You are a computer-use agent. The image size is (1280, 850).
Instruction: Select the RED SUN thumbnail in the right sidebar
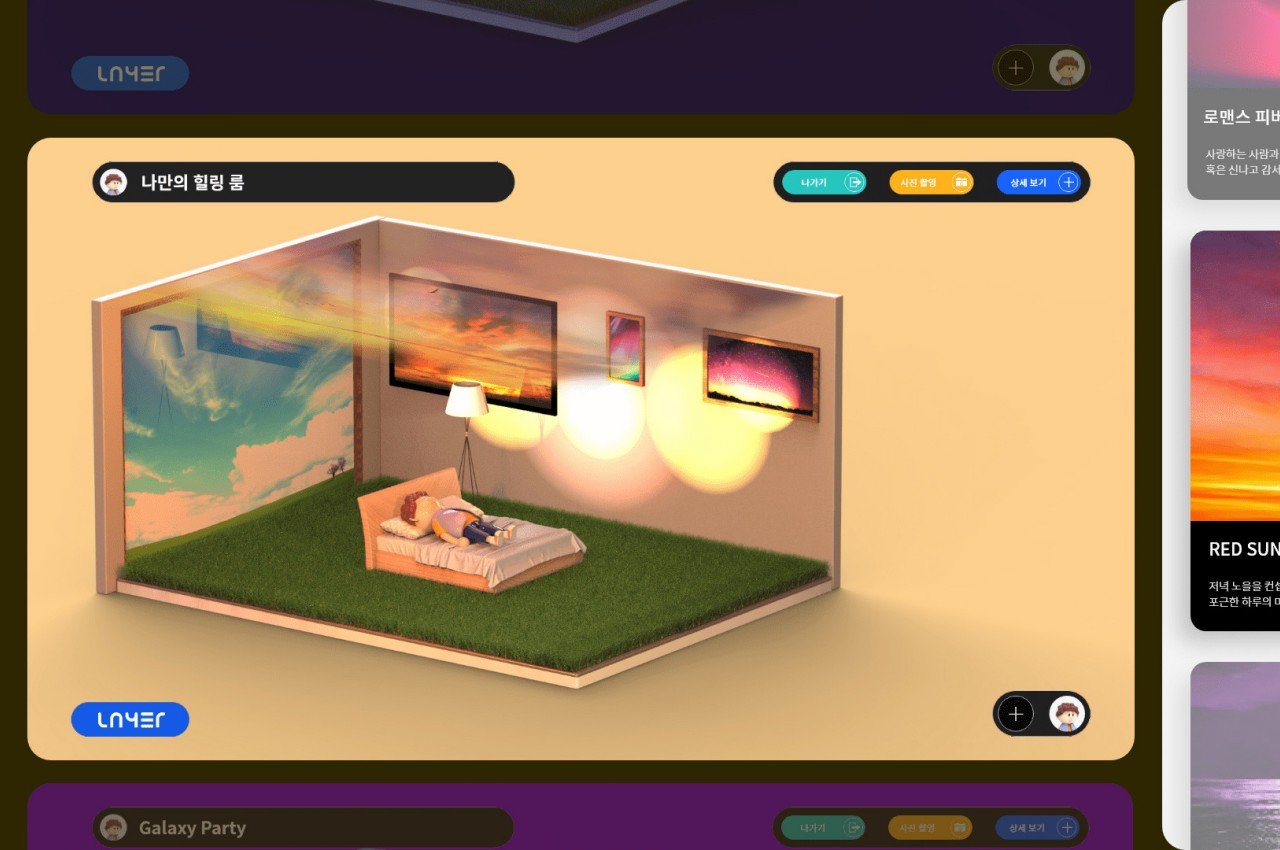[1240, 420]
